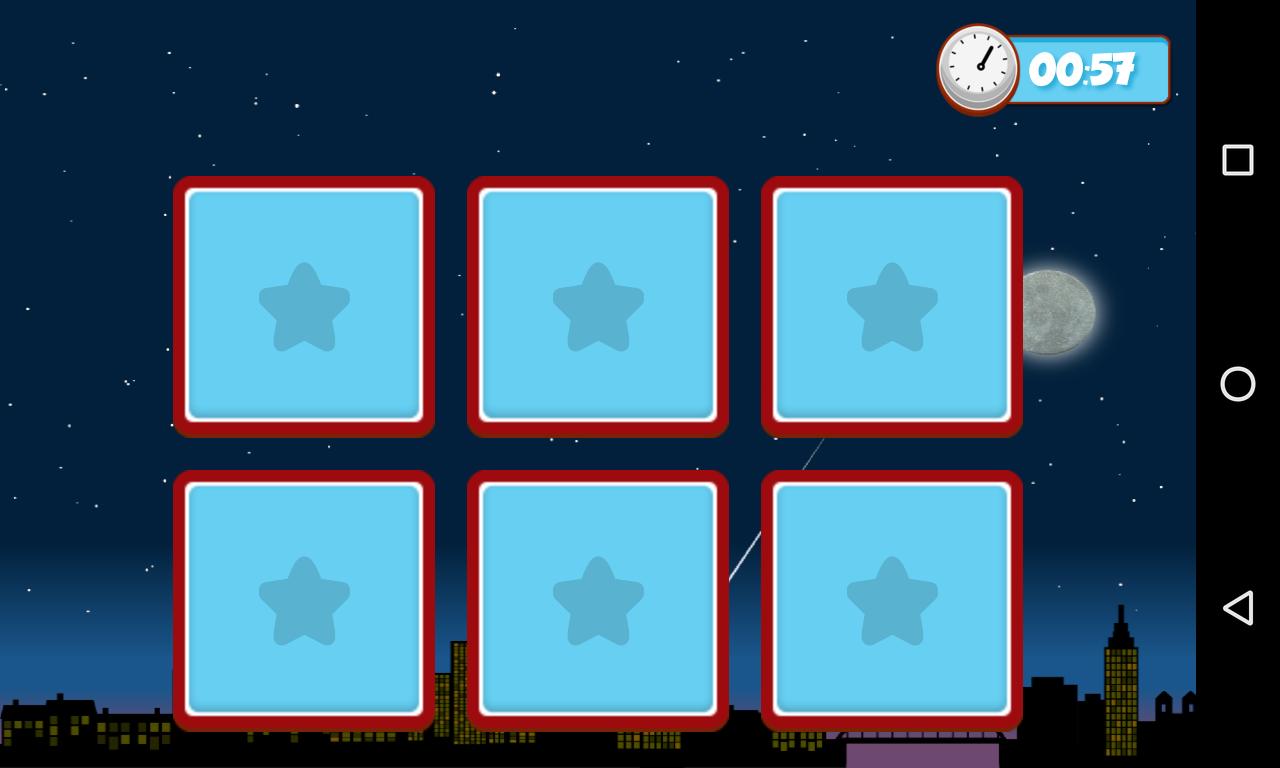Viewport: 1280px width, 768px height.
Task: Select the star on the bottom-right card
Action: click(x=893, y=602)
